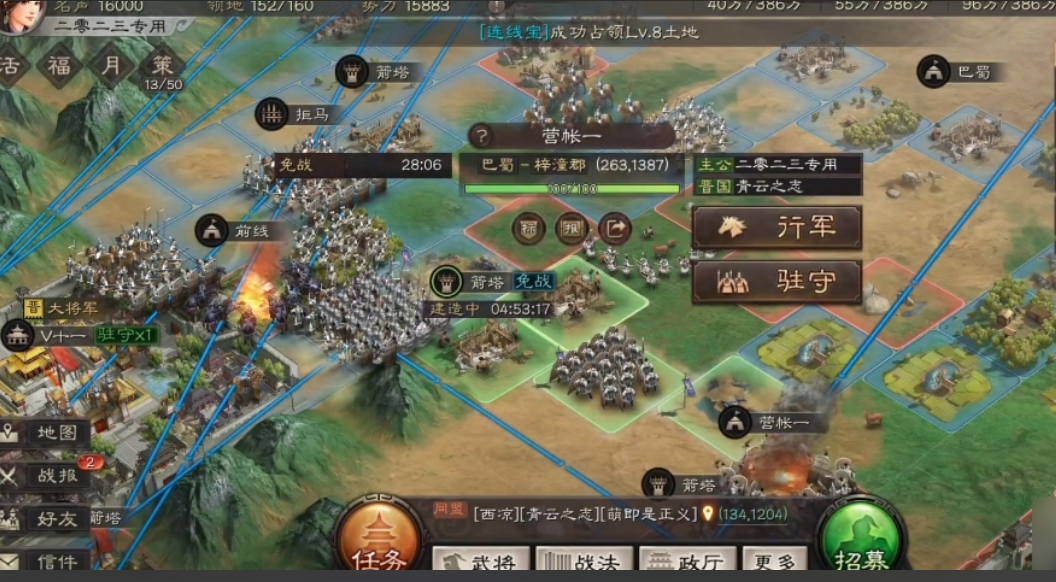Open the 战法 tactics menu
This screenshot has height=582, width=1056.
pos(585,562)
